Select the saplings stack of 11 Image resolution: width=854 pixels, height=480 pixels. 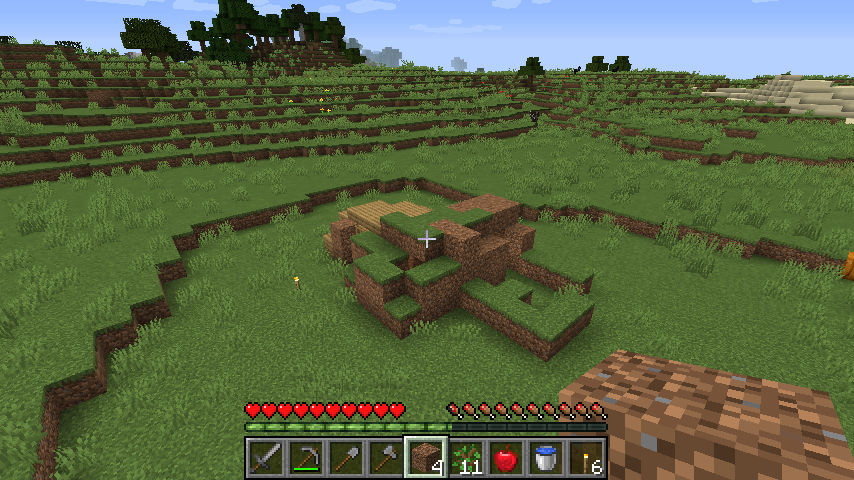coord(466,458)
